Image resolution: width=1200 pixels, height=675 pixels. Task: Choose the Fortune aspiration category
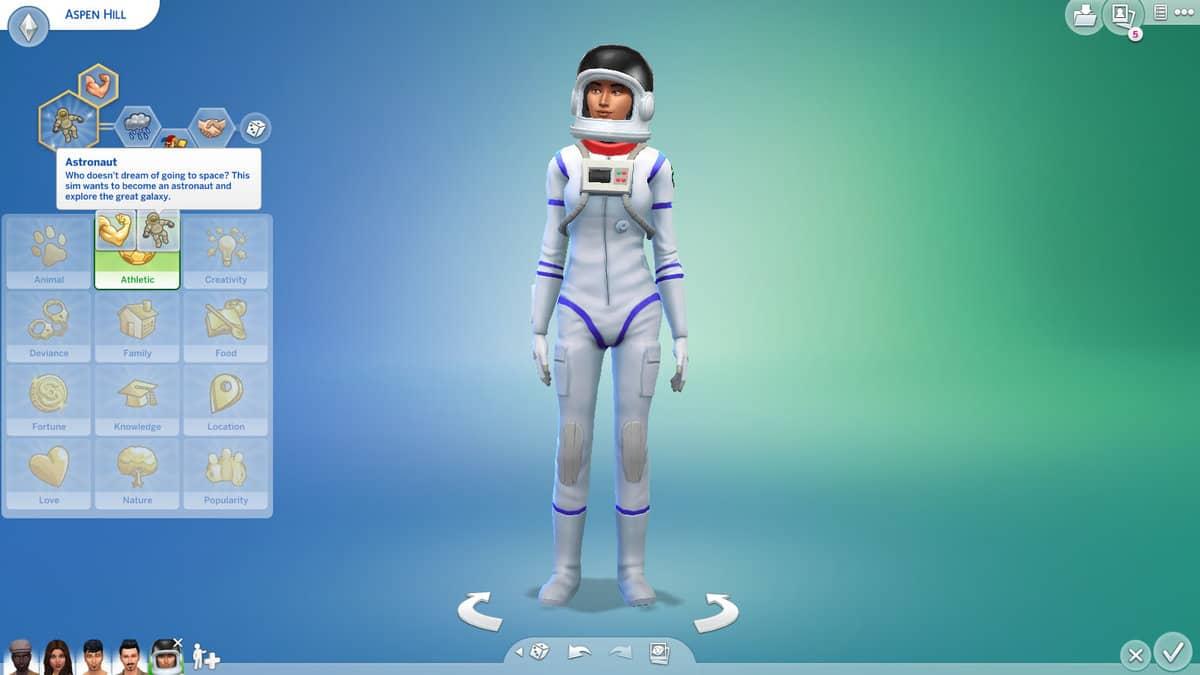(49, 400)
